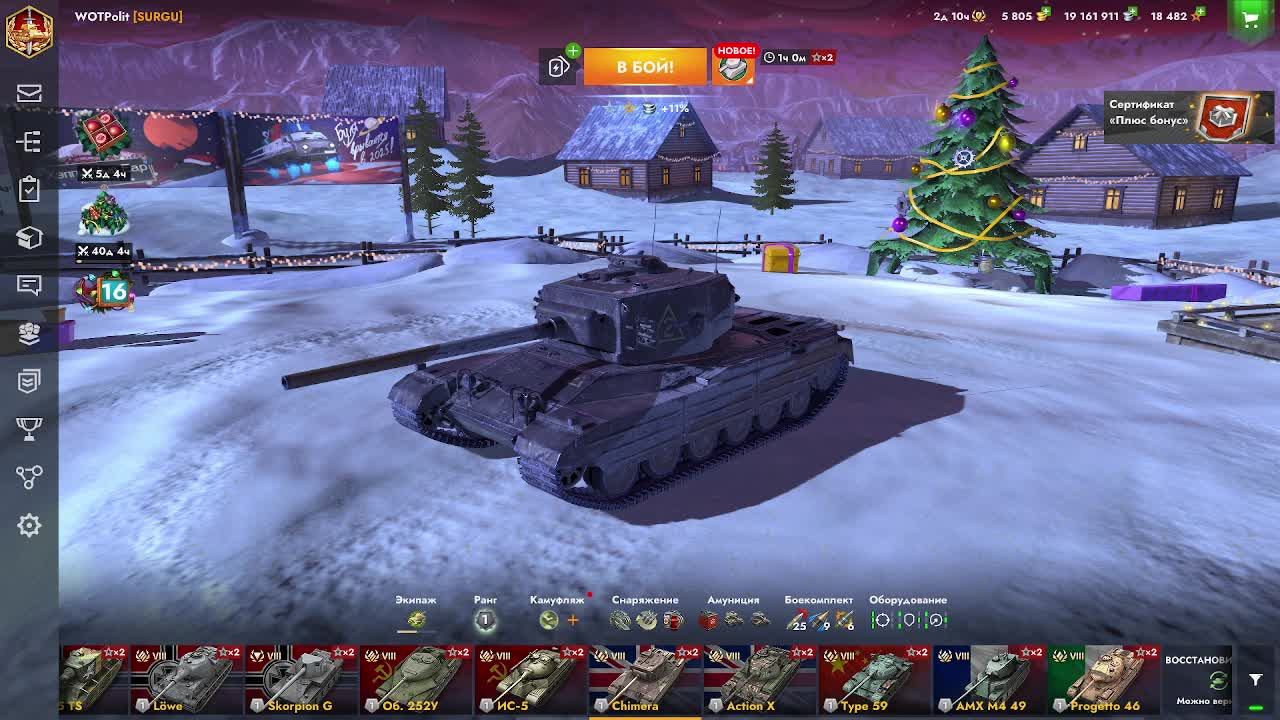Open the shop cart icon
This screenshot has height=720, width=1280.
point(1249,17)
